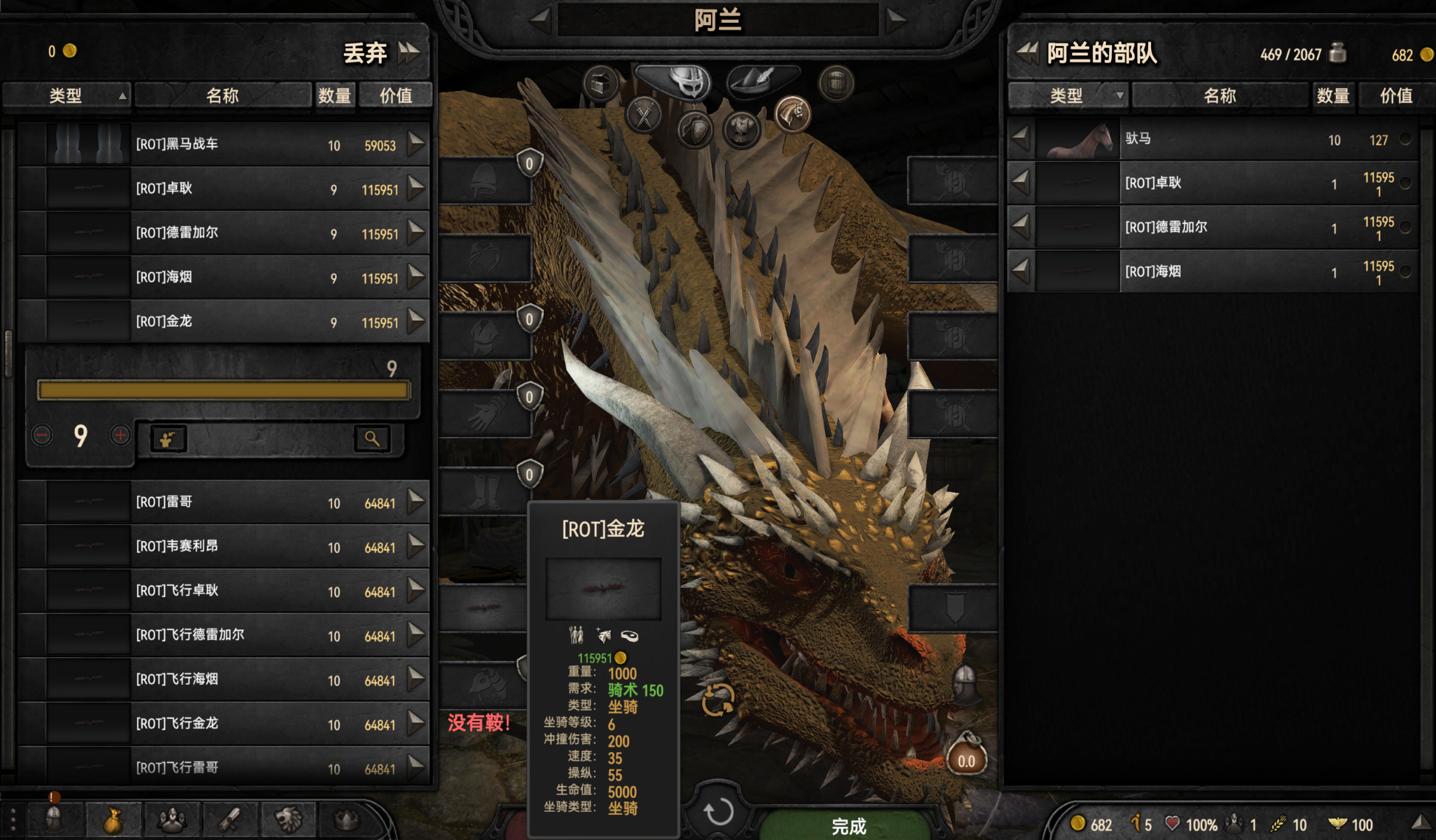
Task: Switch to previous character with left arrow
Action: point(540,20)
